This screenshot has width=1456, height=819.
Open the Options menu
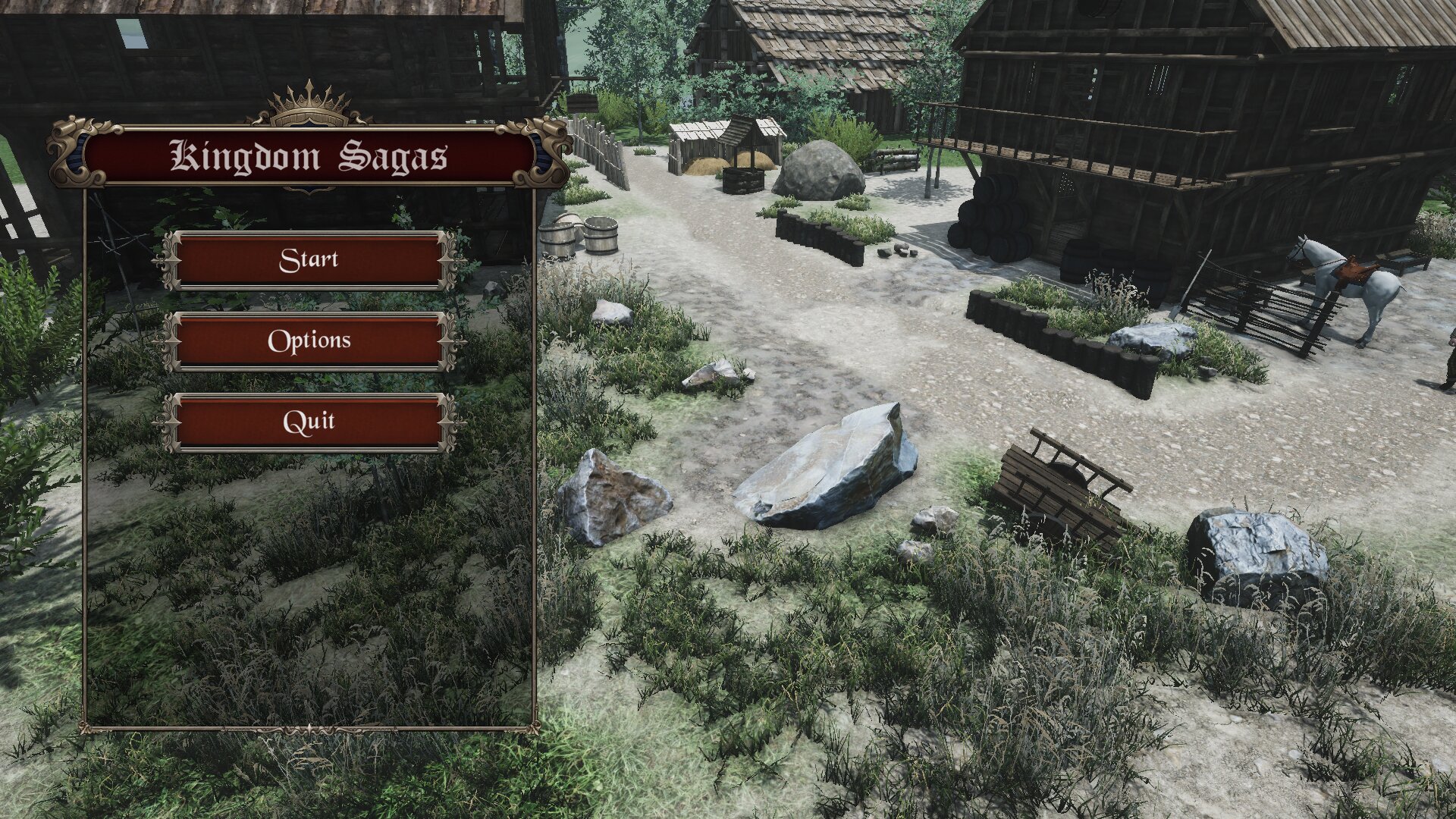(309, 341)
